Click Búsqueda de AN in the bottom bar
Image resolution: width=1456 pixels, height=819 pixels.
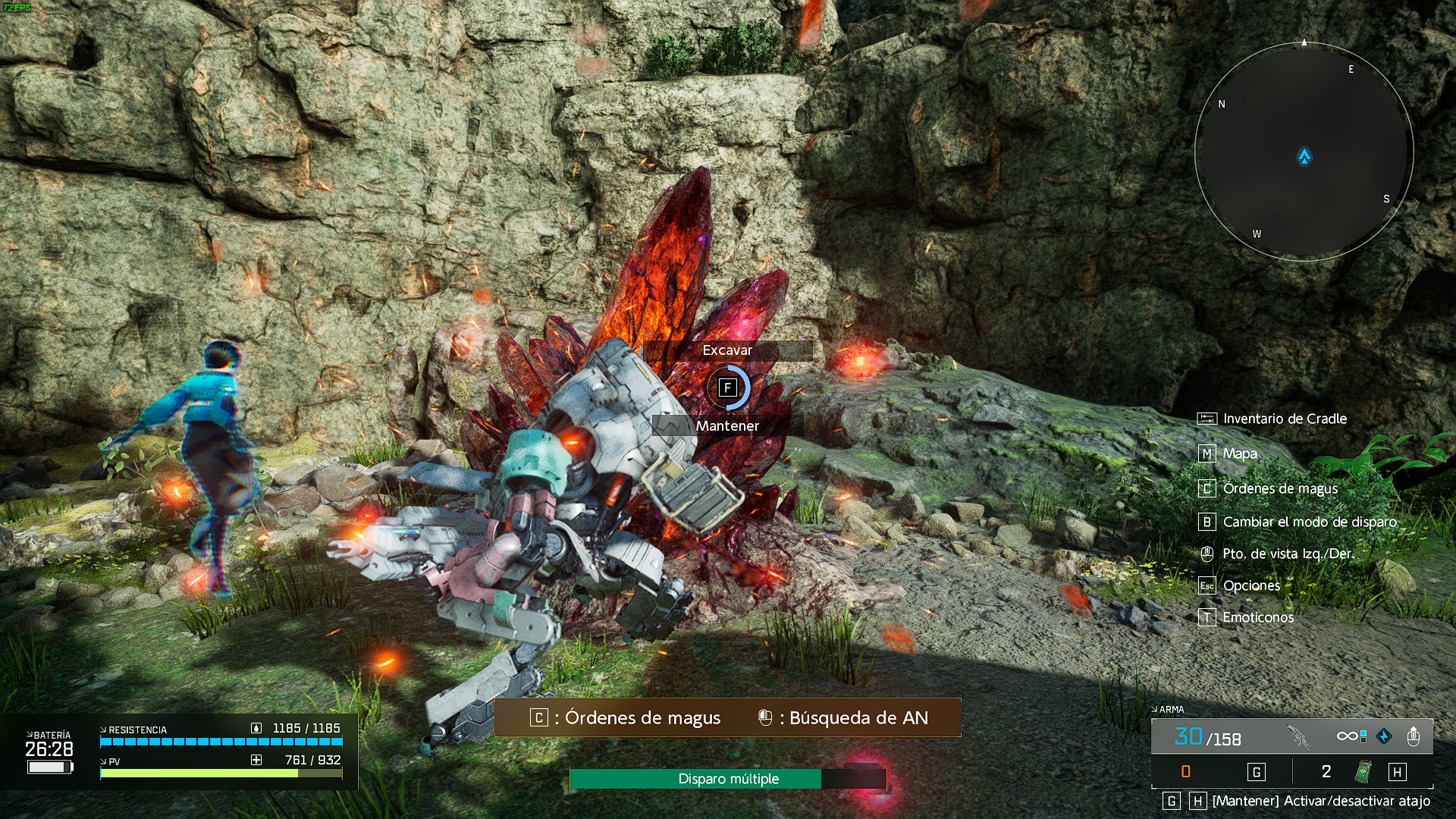[x=858, y=717]
